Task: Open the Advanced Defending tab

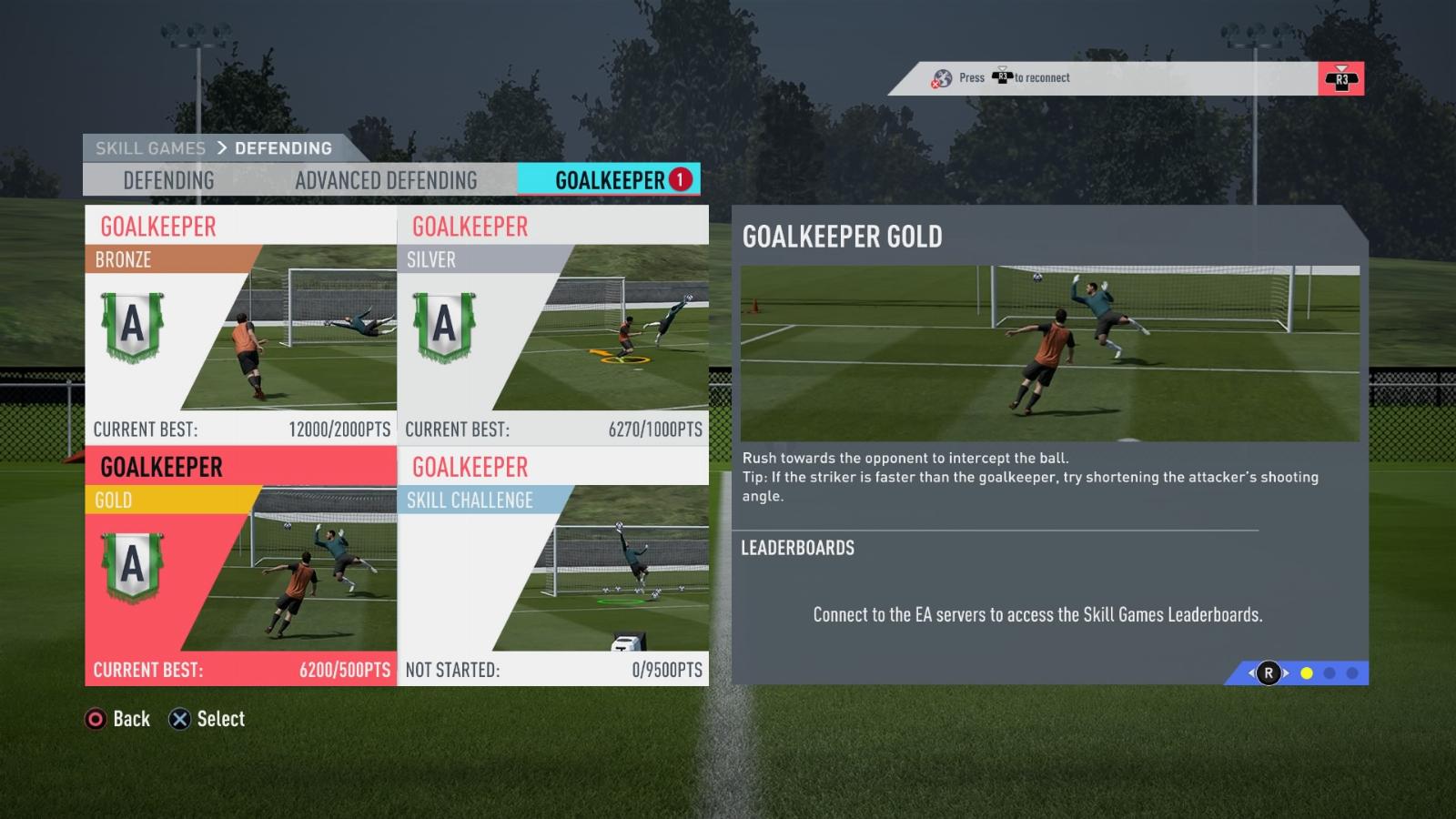Action: point(386,180)
